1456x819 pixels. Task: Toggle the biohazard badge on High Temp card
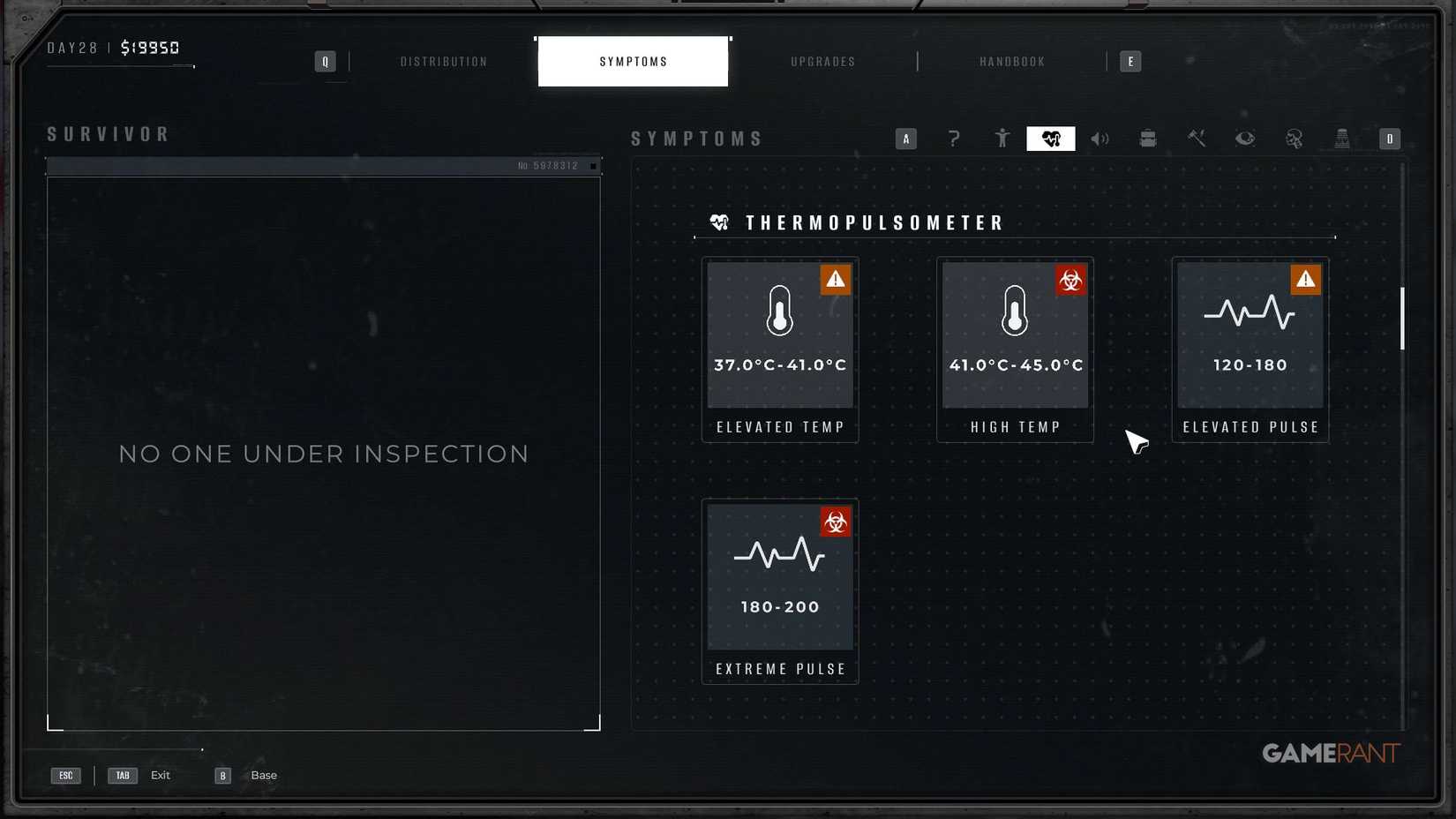click(x=1070, y=280)
